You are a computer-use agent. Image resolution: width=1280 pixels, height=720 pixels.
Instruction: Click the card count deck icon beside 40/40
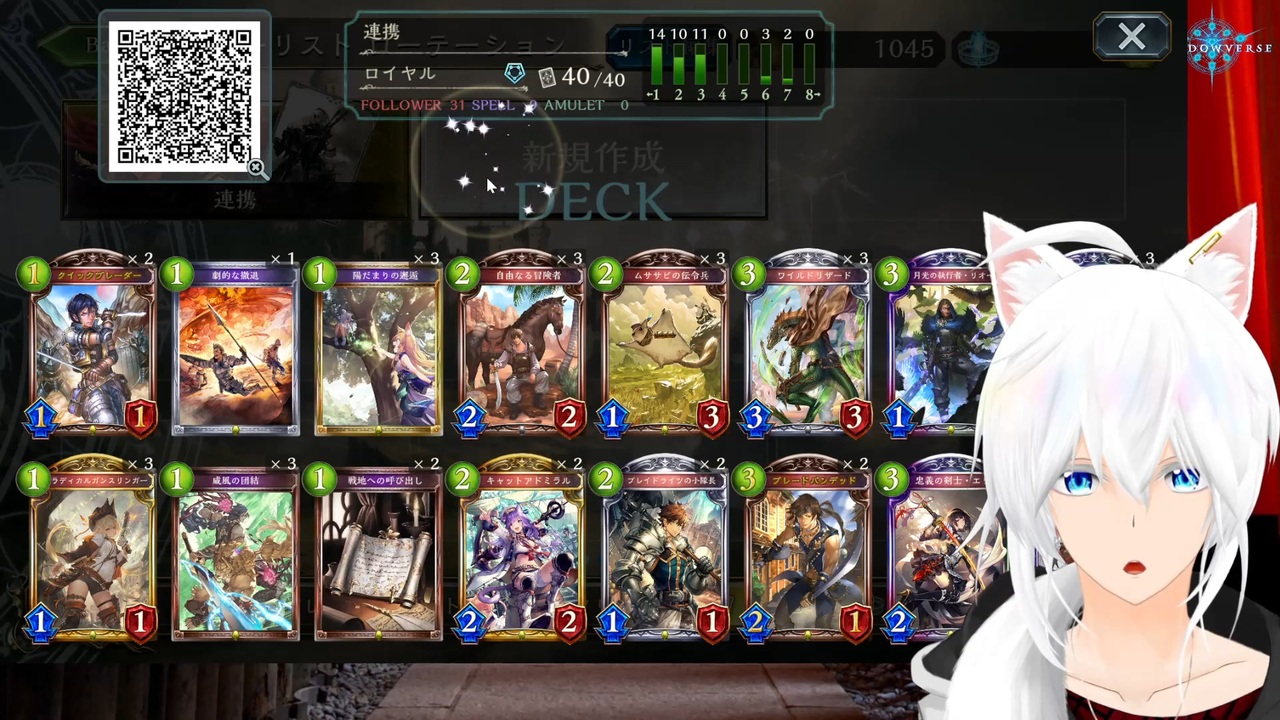[548, 77]
